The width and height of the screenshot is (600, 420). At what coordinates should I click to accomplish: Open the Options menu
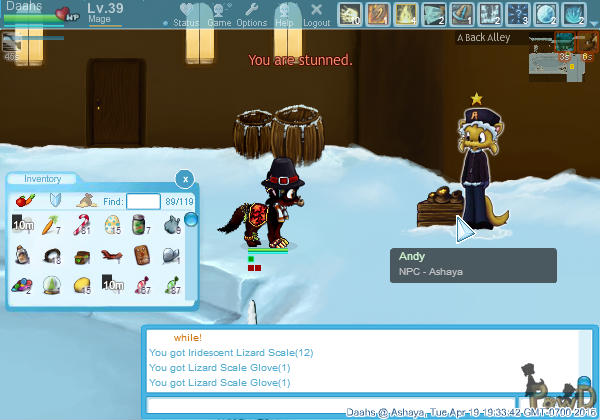tap(251, 15)
